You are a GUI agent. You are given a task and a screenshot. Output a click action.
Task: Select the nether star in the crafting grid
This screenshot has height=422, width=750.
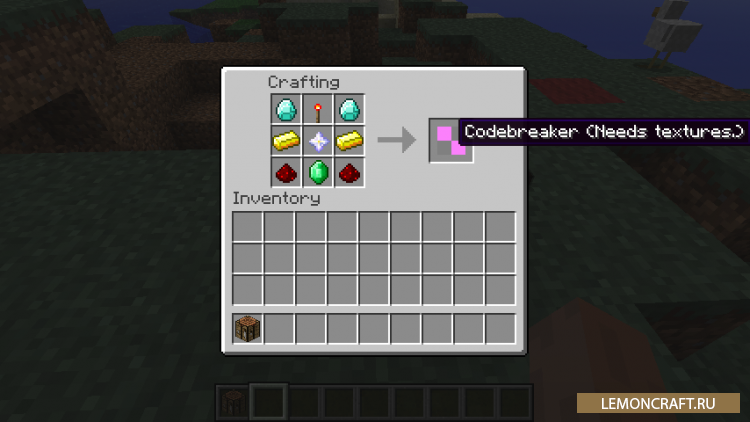[x=317, y=141]
